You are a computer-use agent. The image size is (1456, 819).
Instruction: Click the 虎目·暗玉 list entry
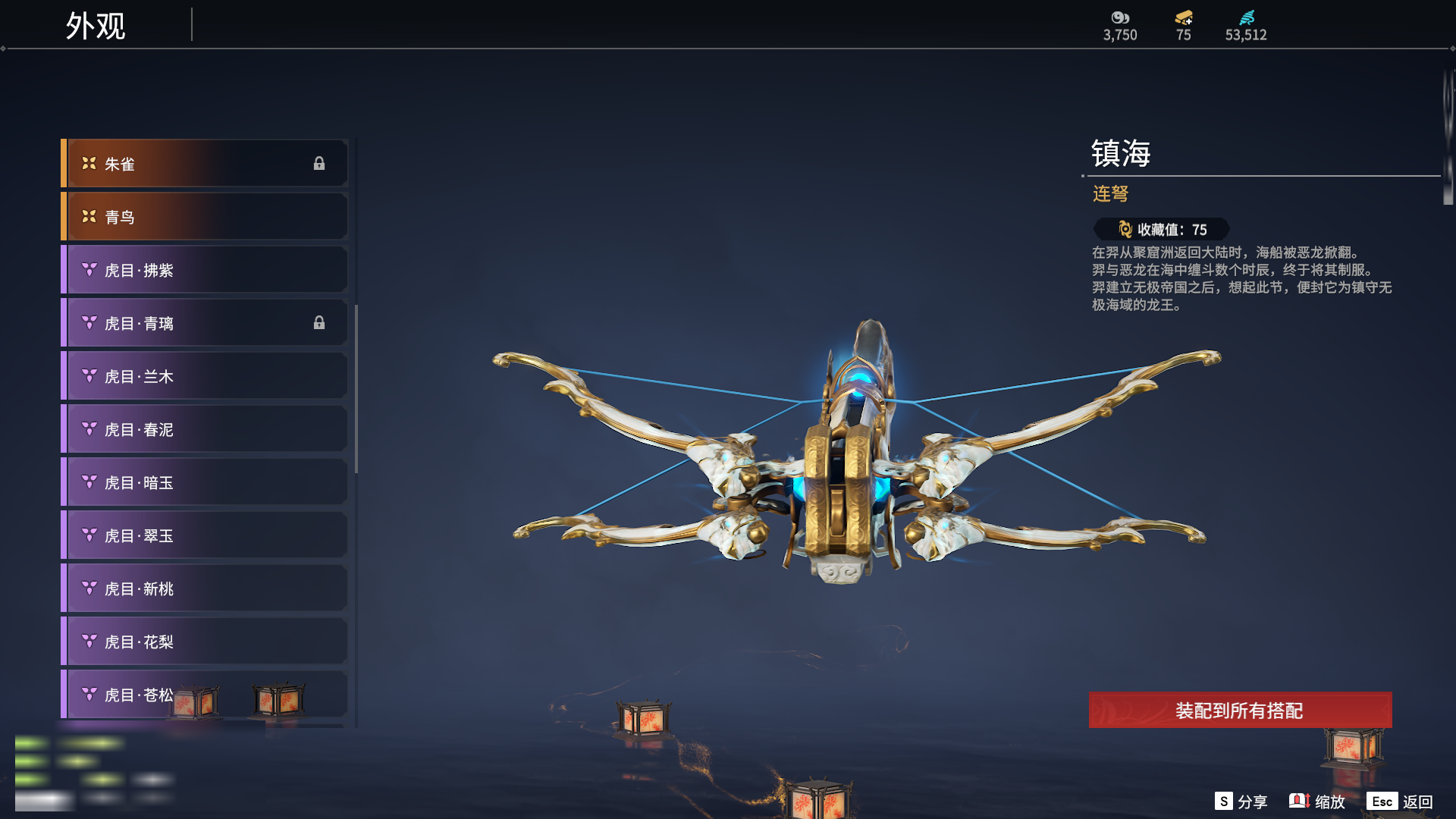tap(205, 482)
